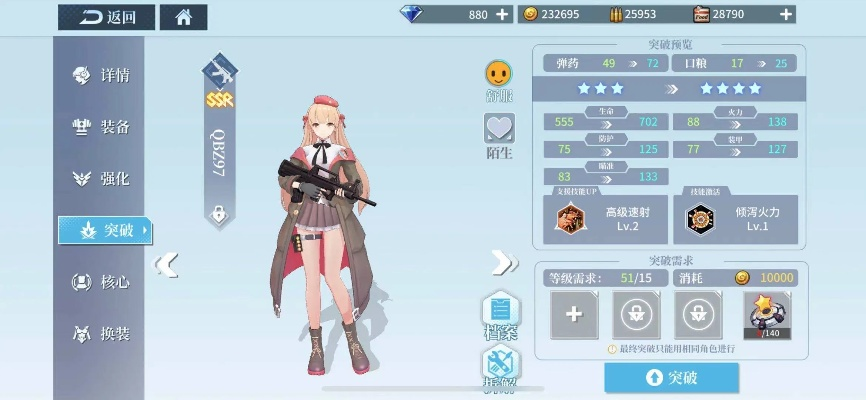Switch to the 装备 equipment tab
866x400 pixels.
(x=103, y=127)
